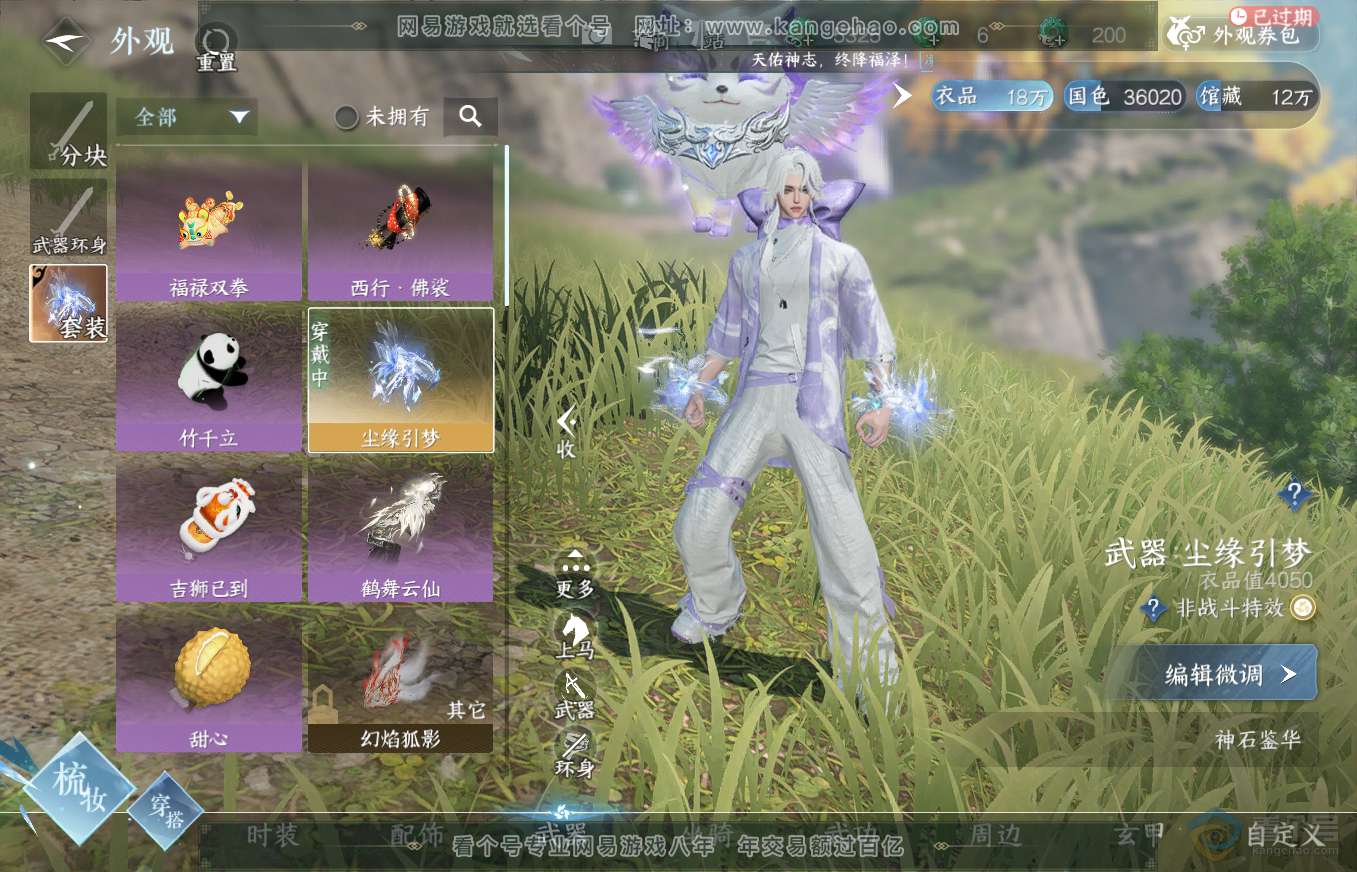Select the 鹤舞云仙 weapon skin
The image size is (1357, 872).
pyautogui.click(x=400, y=531)
